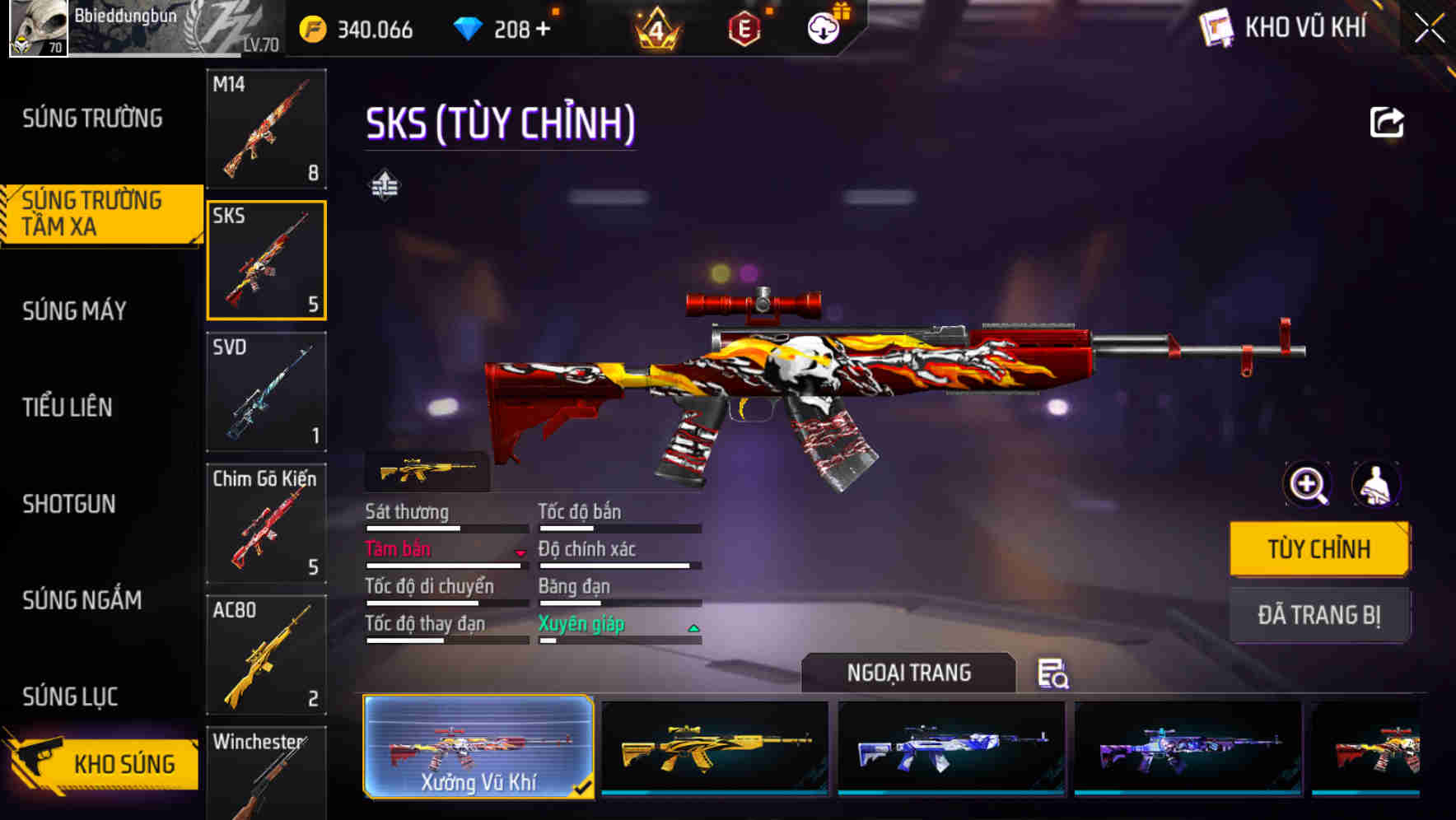Click the plus next to diamond count
This screenshot has width=1456, height=820.
point(544,27)
